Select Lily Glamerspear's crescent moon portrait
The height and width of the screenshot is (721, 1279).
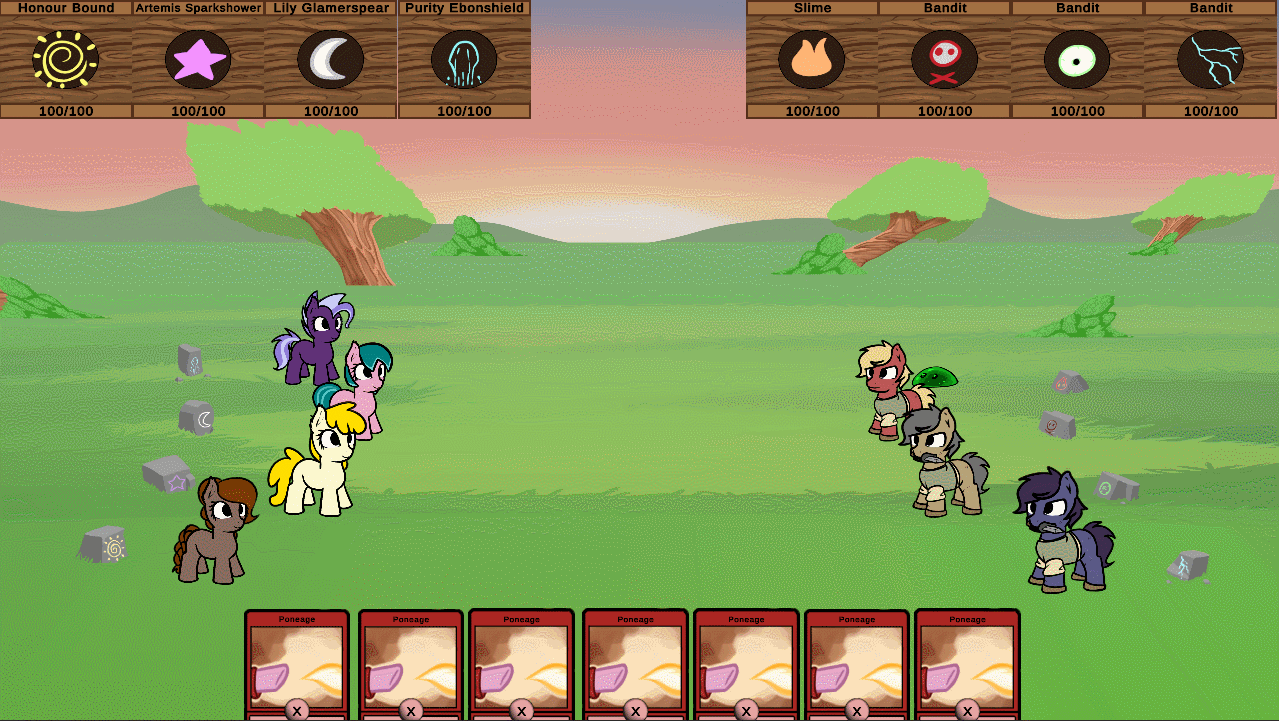coord(331,60)
